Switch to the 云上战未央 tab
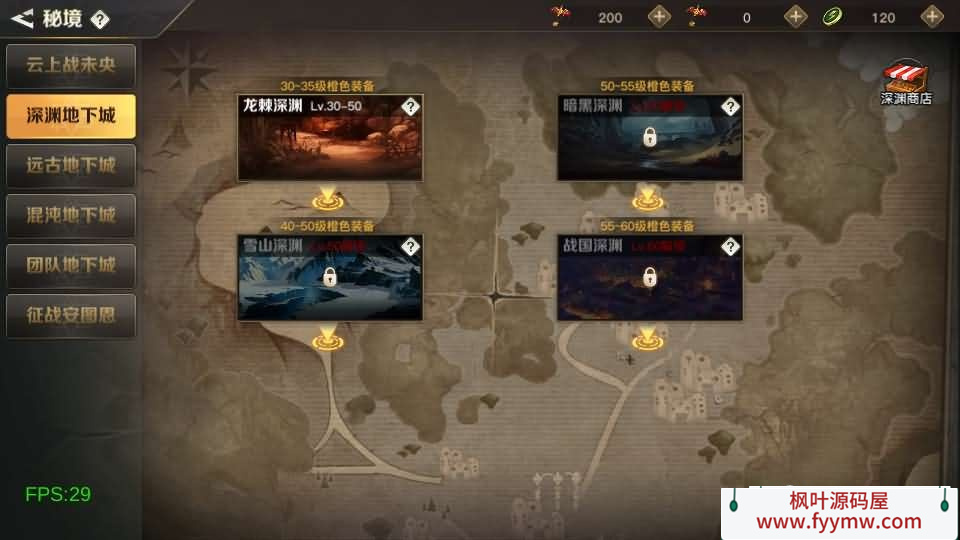The height and width of the screenshot is (540, 960). coord(71,66)
